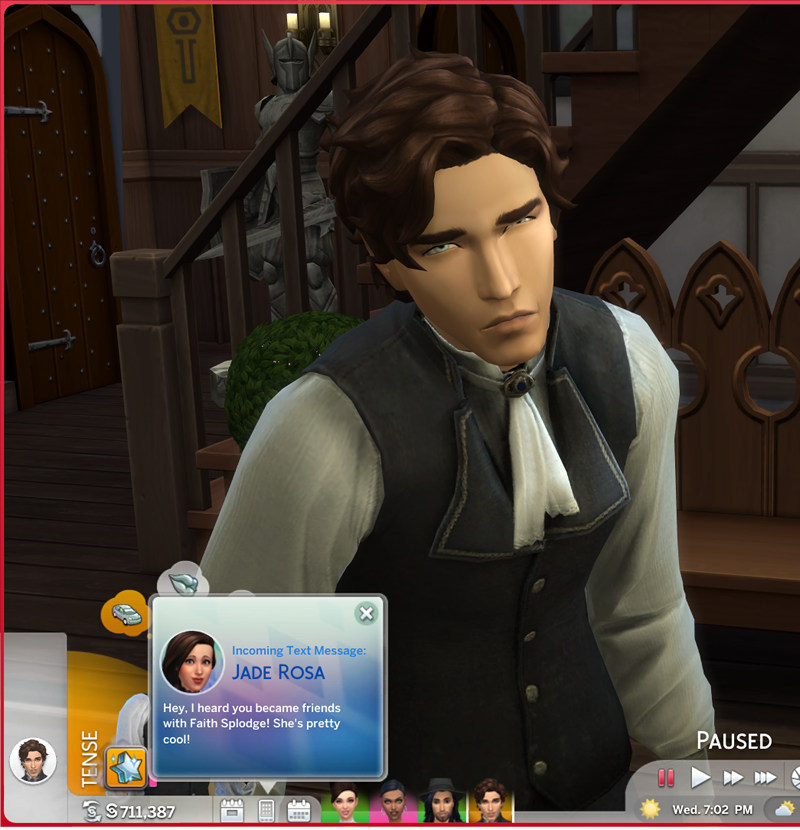Open the phone from the bottom bar
Image resolution: width=800 pixels, height=830 pixels.
[x=267, y=810]
